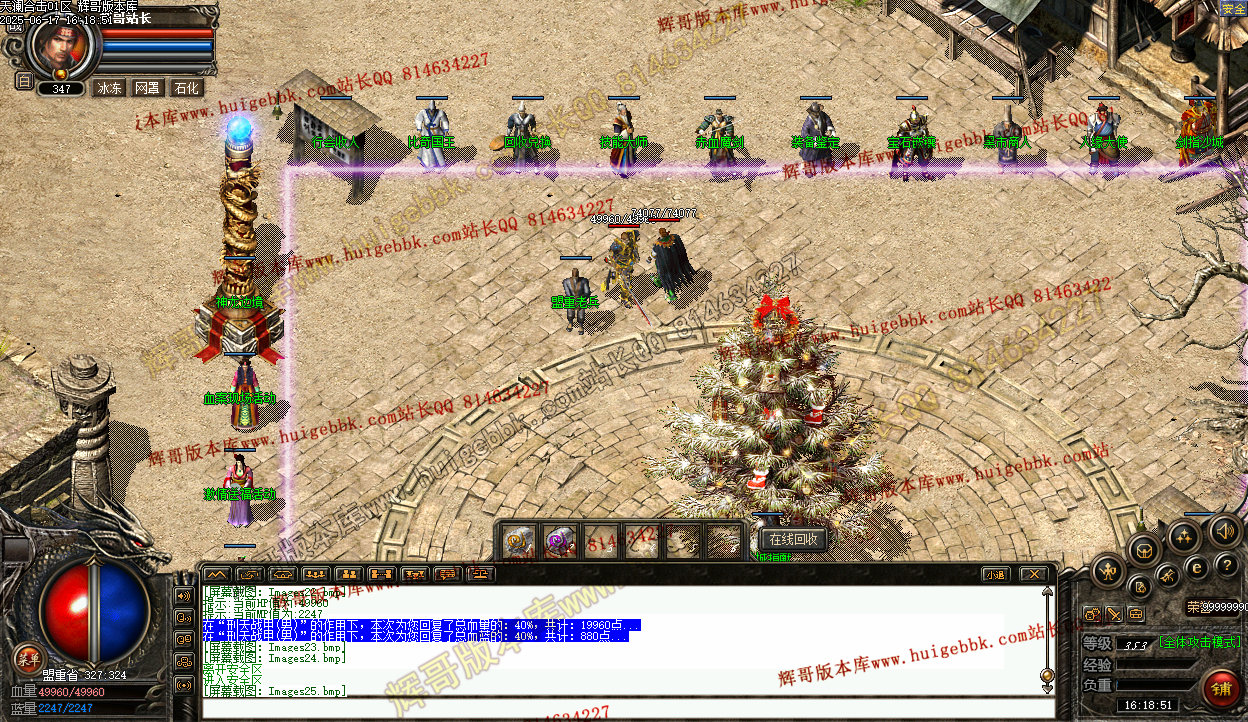1248x722 pixels.
Task: Select the purple swirl hotbar item
Action: pyautogui.click(x=559, y=541)
